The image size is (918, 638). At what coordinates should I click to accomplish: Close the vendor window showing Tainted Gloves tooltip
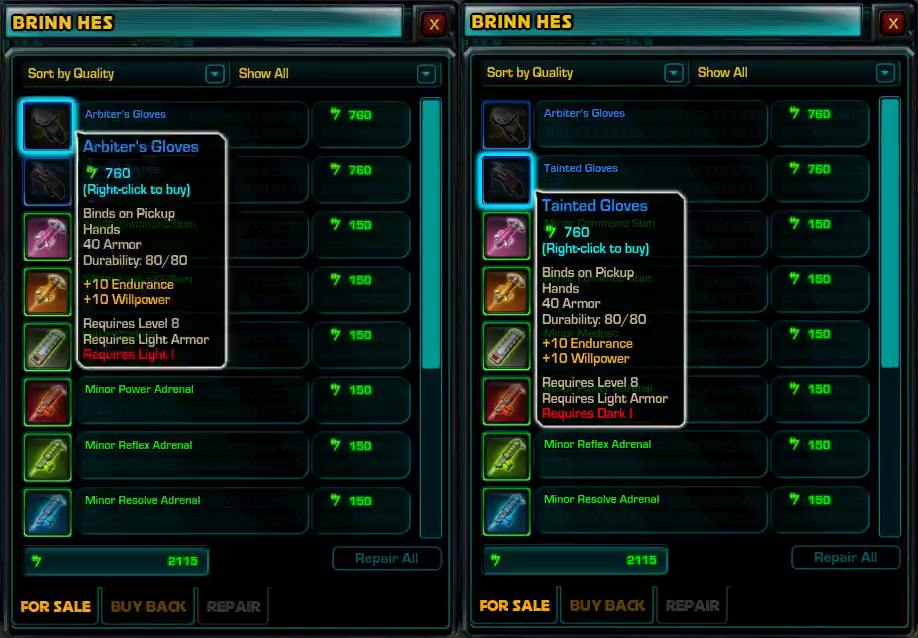pos(892,24)
